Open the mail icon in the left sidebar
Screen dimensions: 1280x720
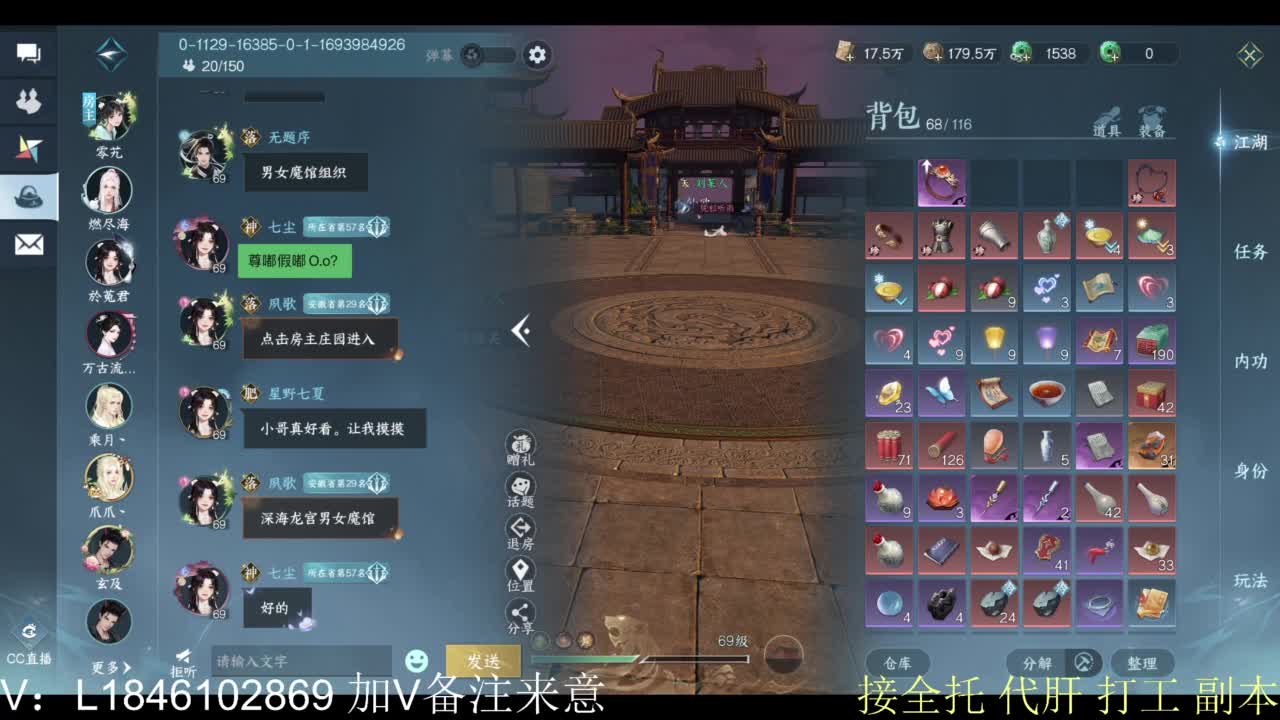[x=27, y=242]
